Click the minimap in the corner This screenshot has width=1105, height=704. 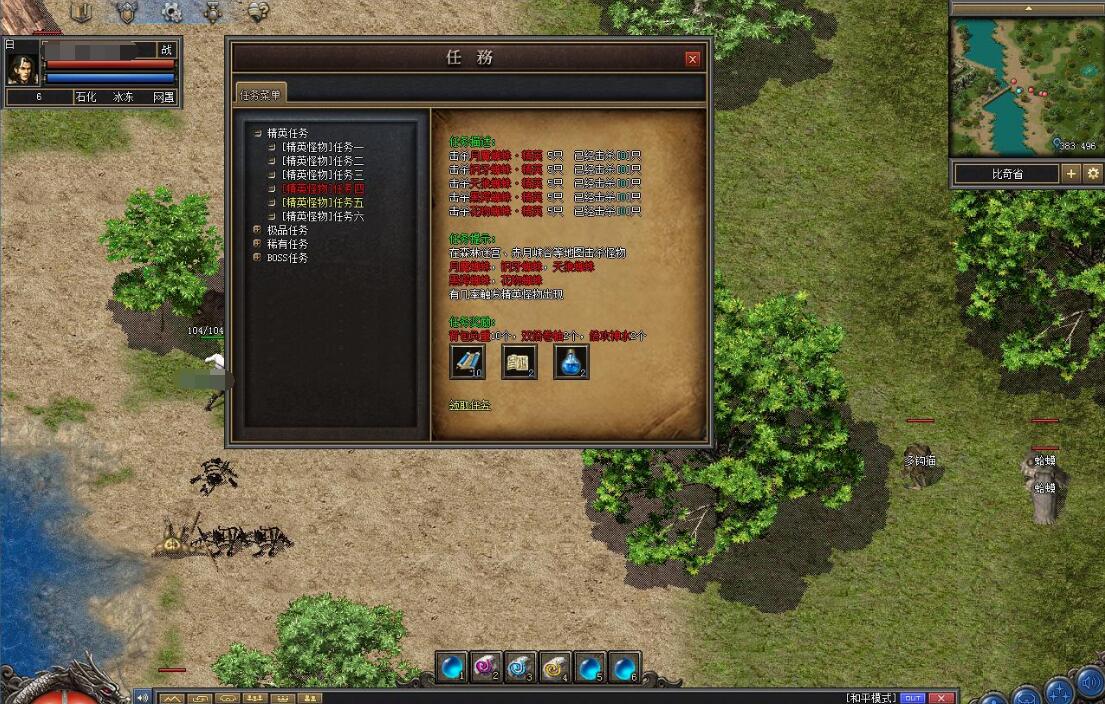[1025, 87]
